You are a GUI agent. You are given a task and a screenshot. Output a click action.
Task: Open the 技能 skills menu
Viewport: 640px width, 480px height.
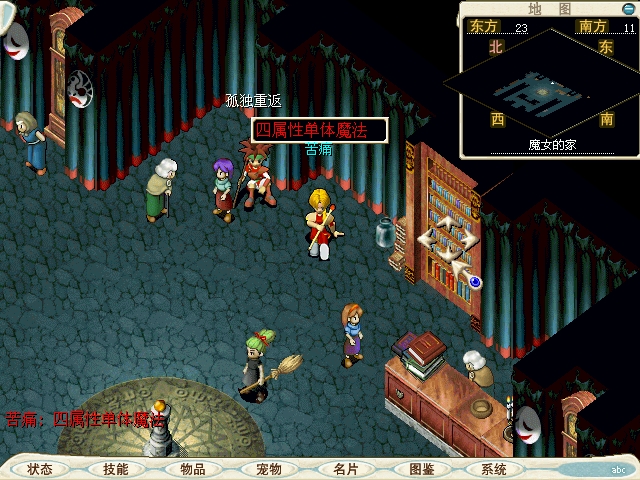point(116,469)
